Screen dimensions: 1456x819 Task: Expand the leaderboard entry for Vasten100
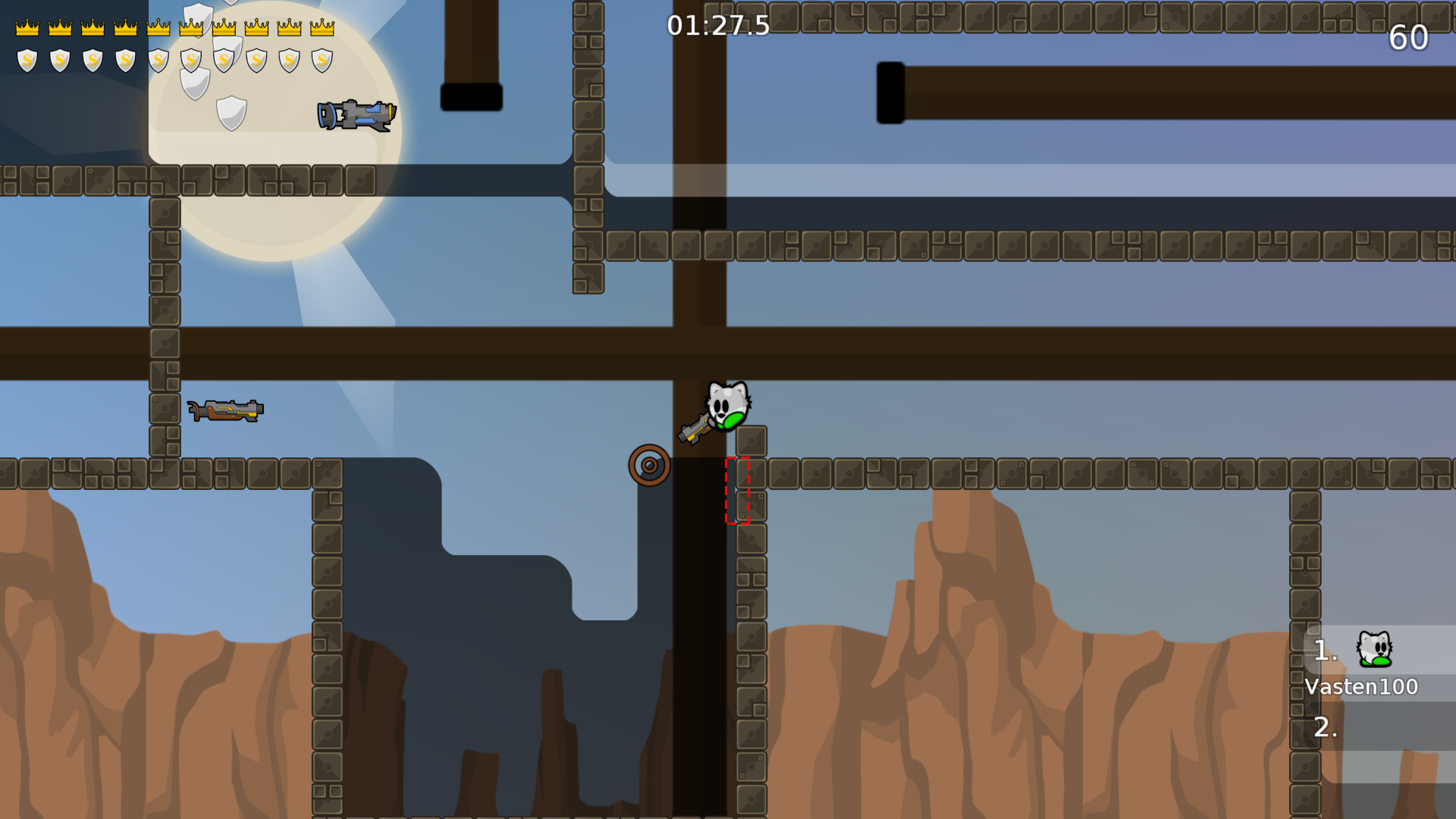[x=1361, y=687]
